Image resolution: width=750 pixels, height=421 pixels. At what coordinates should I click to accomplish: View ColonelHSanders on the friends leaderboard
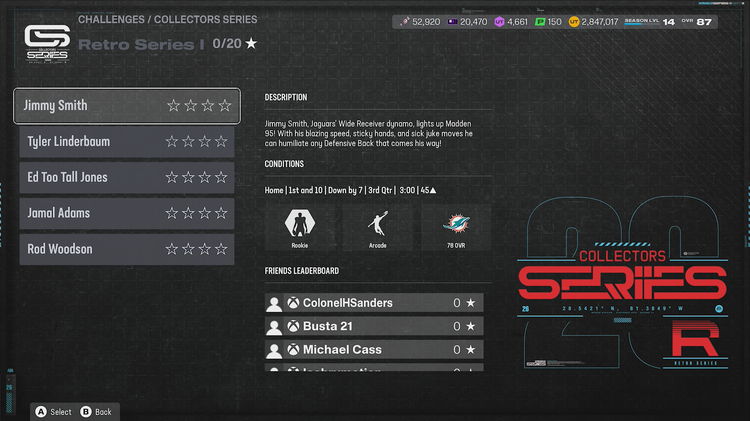(x=374, y=302)
